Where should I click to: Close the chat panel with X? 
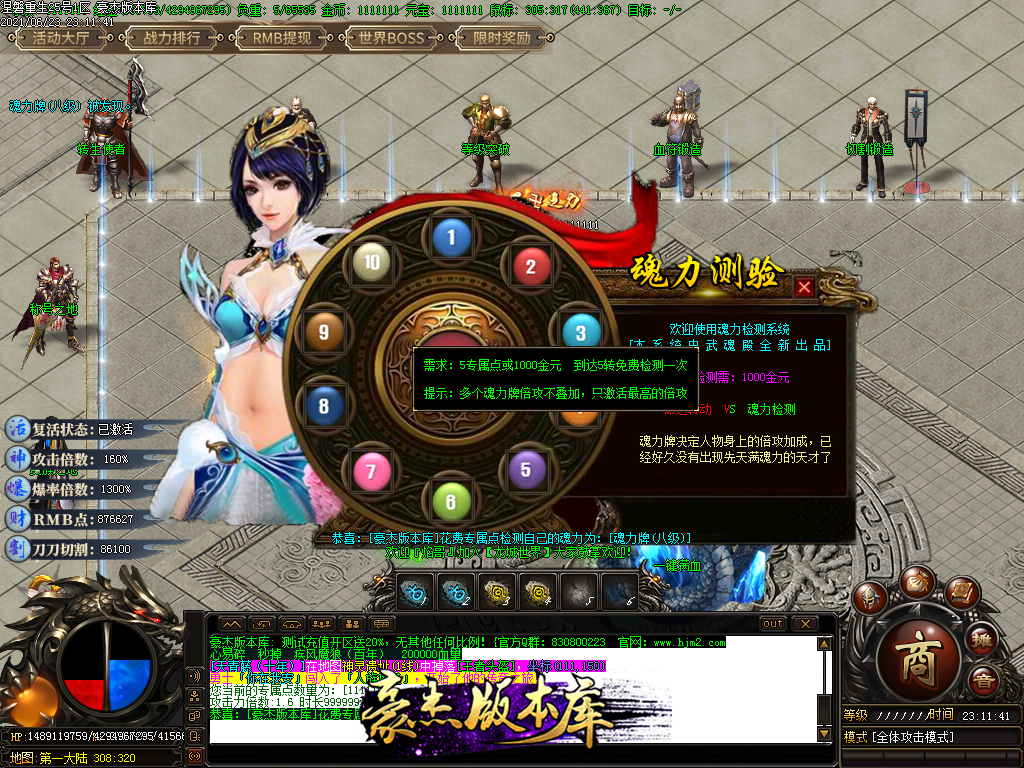pos(804,624)
